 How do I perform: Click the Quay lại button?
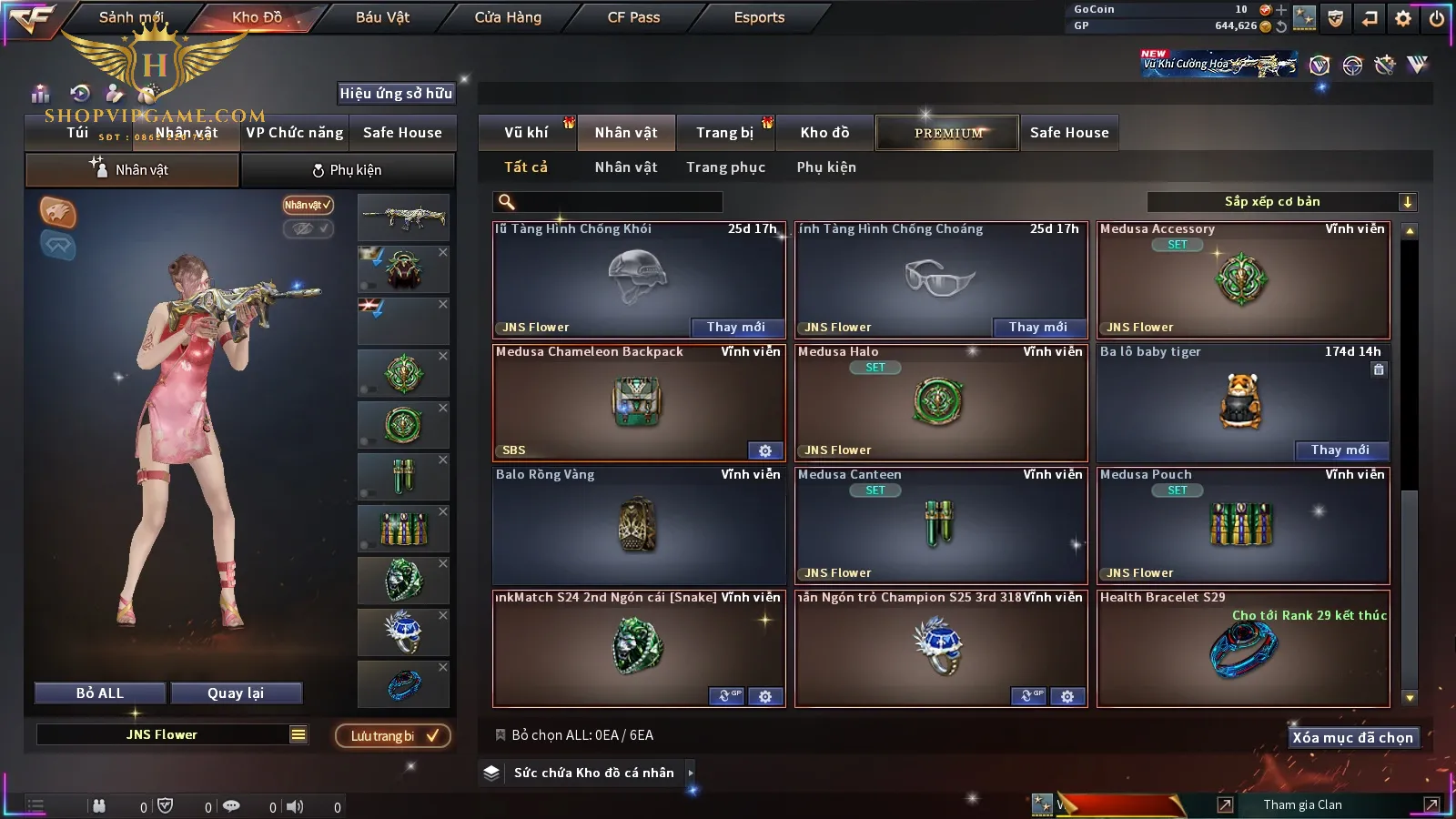tap(236, 693)
